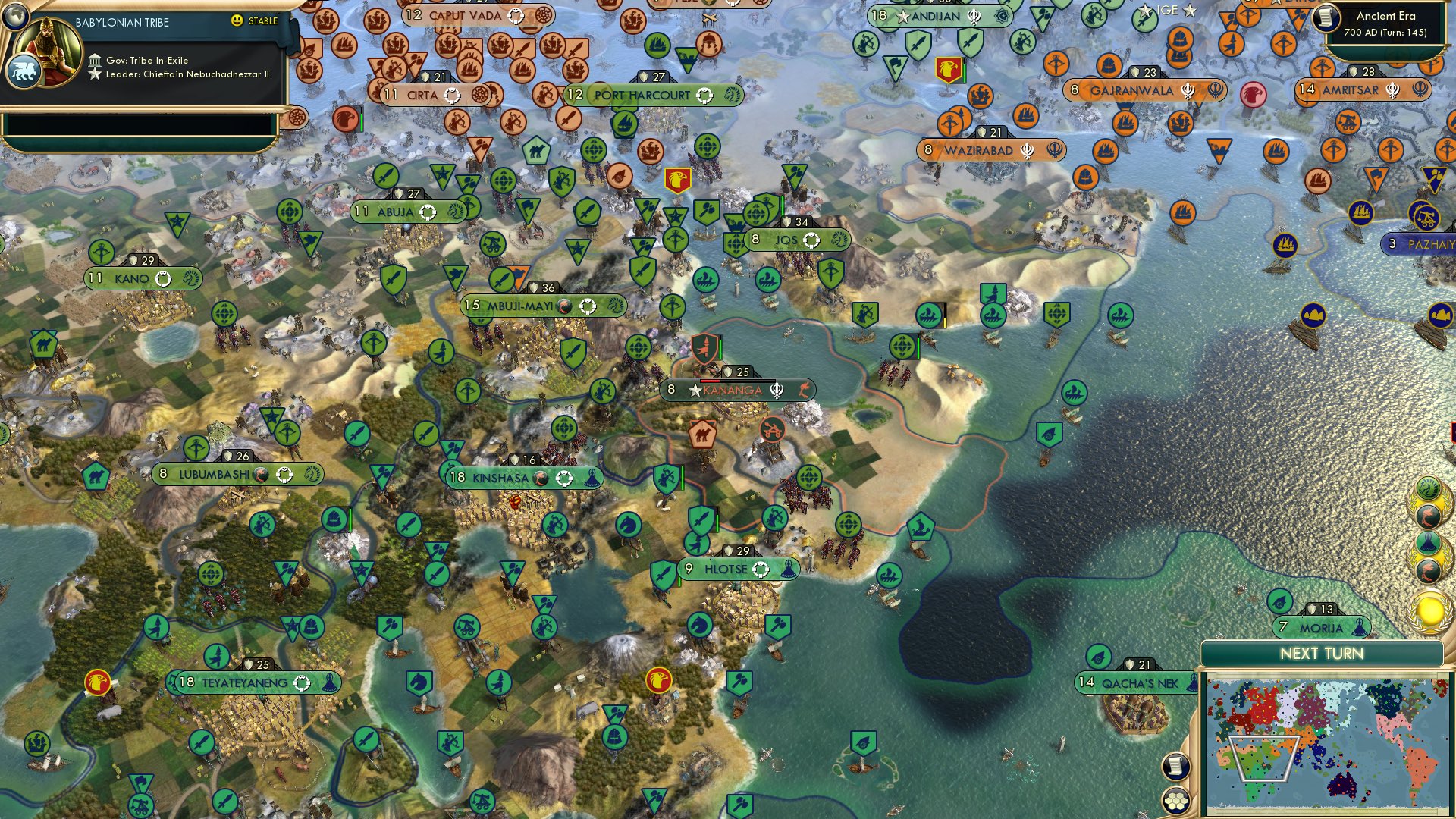The image size is (1456, 819).
Task: Click the growth droplet icon above Morija
Action: [x=1279, y=601]
